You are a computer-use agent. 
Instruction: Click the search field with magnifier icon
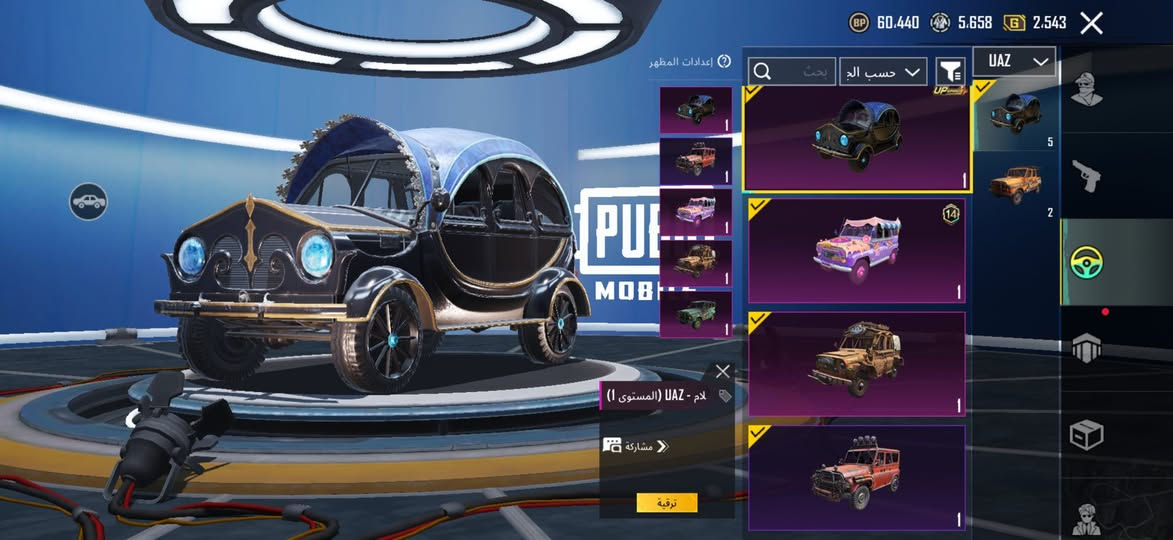pos(792,71)
